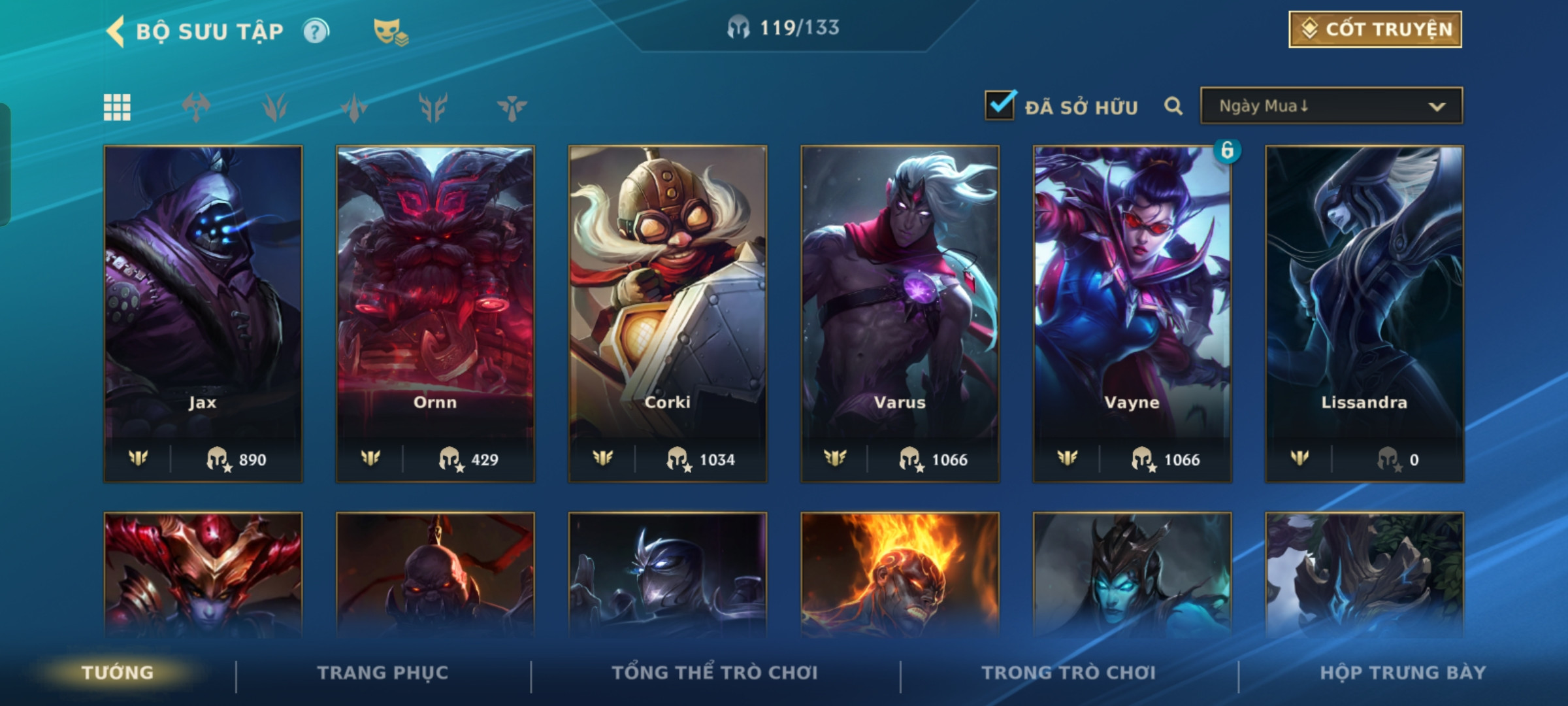The height and width of the screenshot is (706, 1568).
Task: Select the Tướng tab
Action: [x=118, y=673]
